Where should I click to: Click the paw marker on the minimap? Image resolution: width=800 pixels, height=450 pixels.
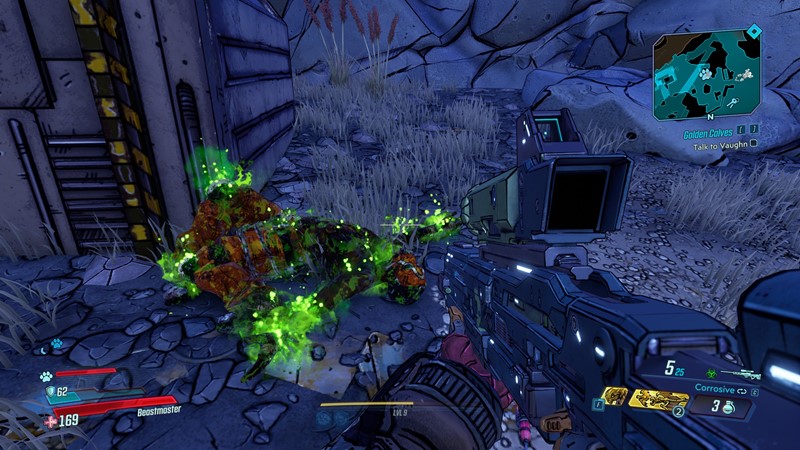[704, 73]
